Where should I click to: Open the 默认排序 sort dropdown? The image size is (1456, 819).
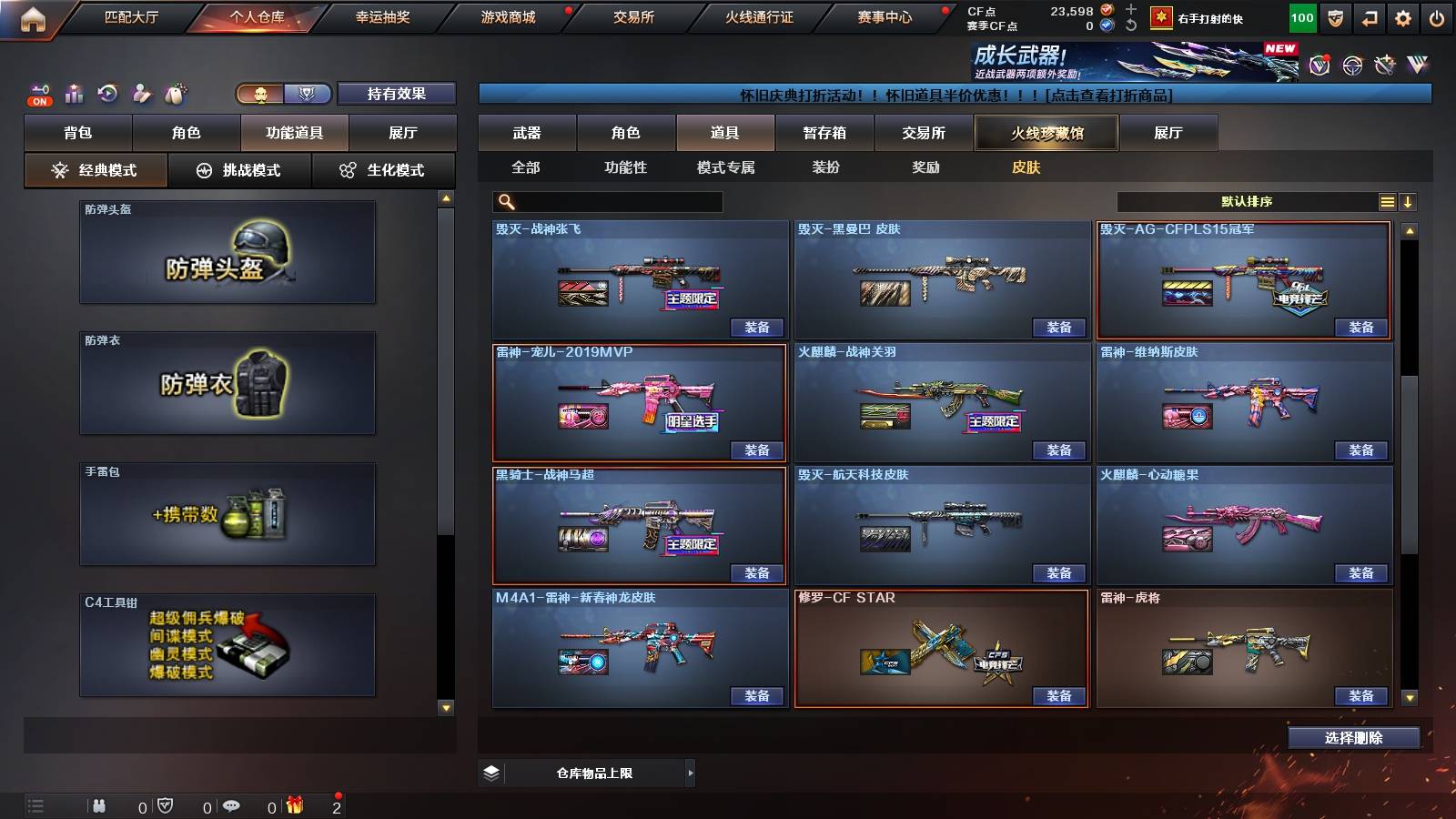click(1247, 201)
